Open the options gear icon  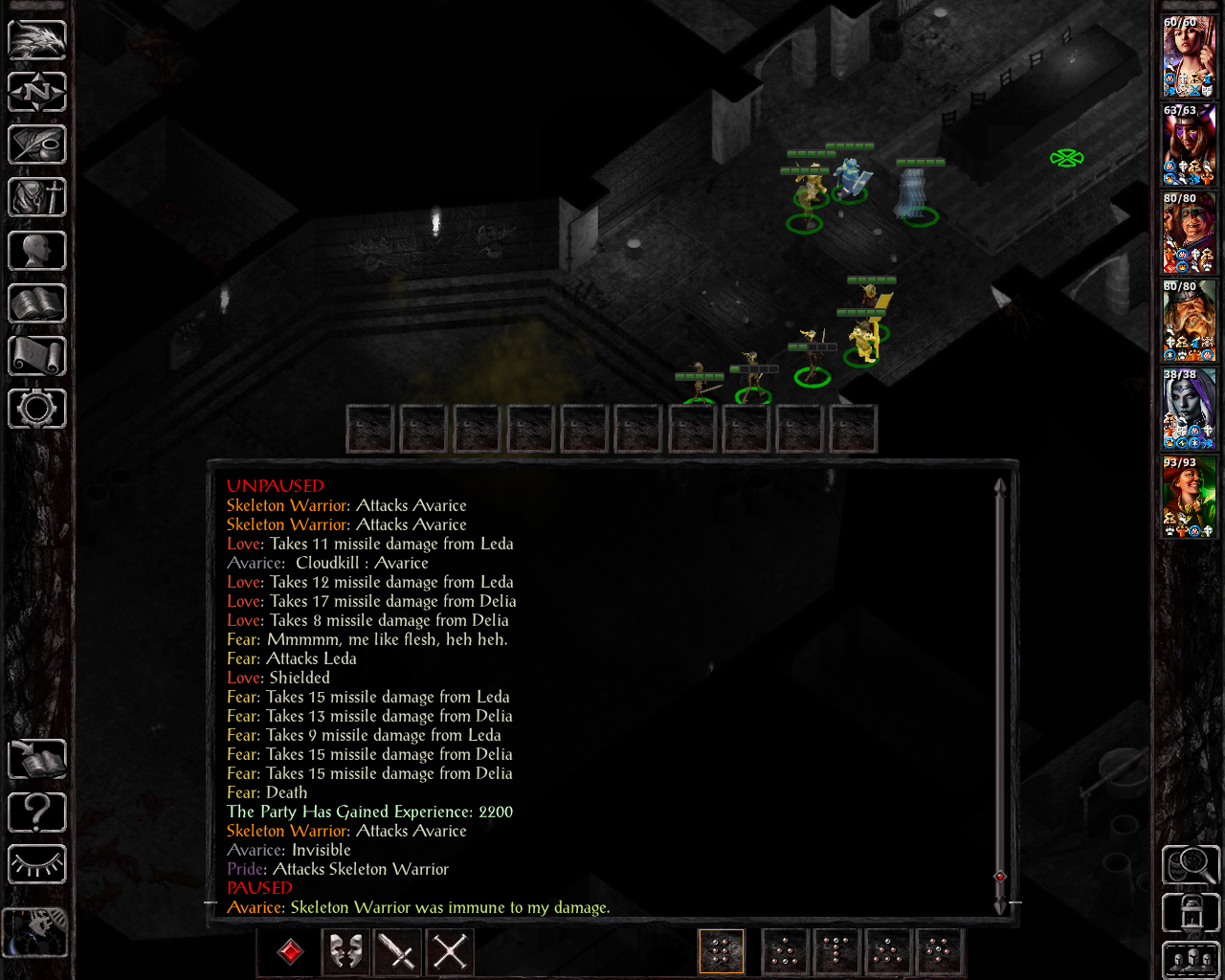[37, 409]
